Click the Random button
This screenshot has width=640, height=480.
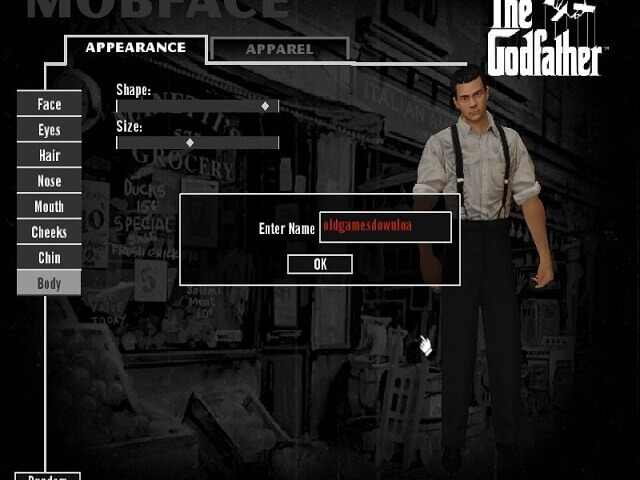47,476
